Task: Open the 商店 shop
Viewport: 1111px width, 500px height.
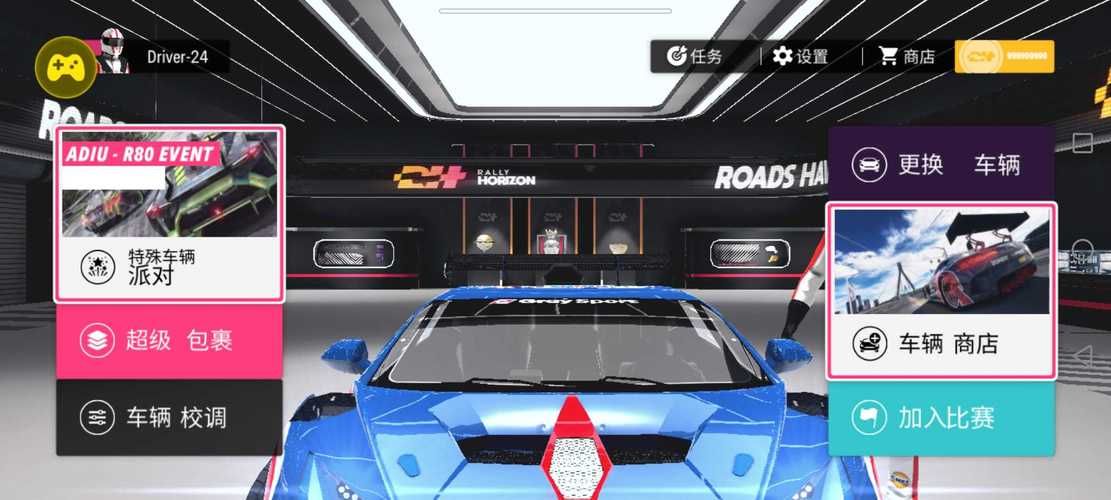Action: pyautogui.click(x=907, y=56)
